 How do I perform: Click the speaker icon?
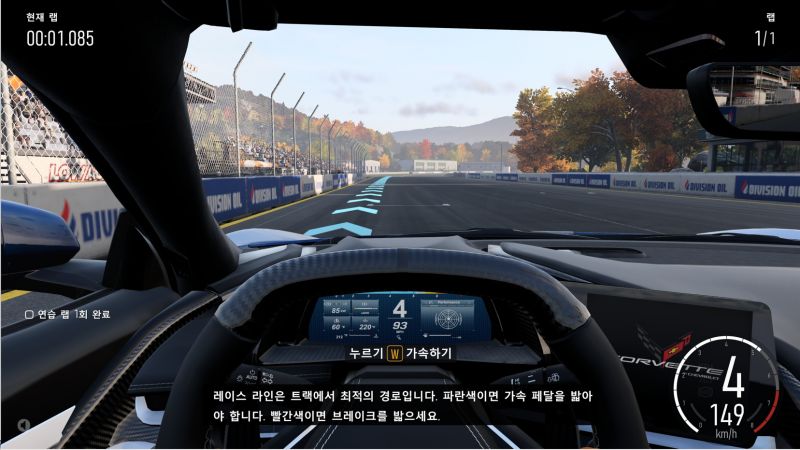coord(22,424)
